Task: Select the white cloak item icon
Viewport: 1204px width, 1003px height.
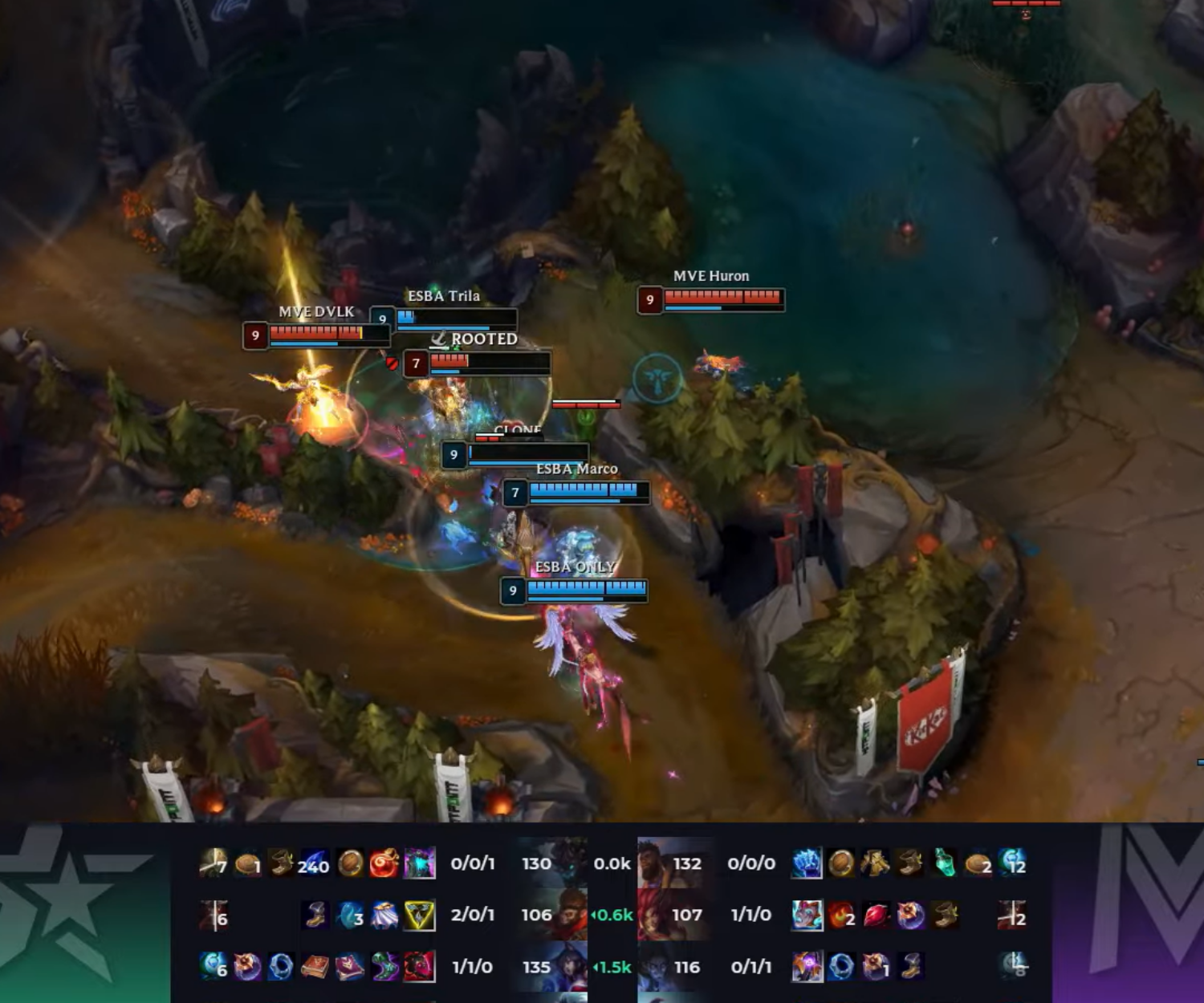Action: [384, 915]
